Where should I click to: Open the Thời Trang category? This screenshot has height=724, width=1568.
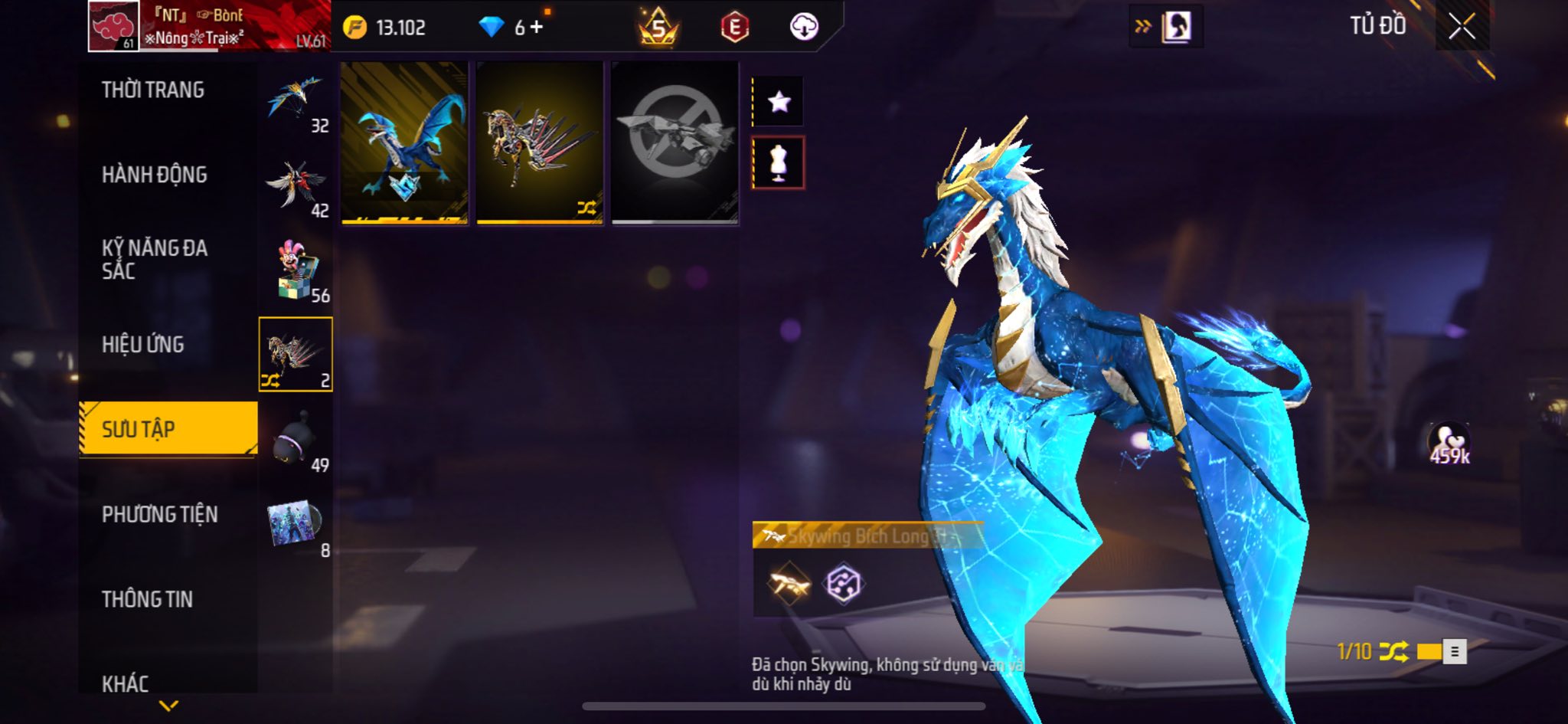tap(153, 90)
